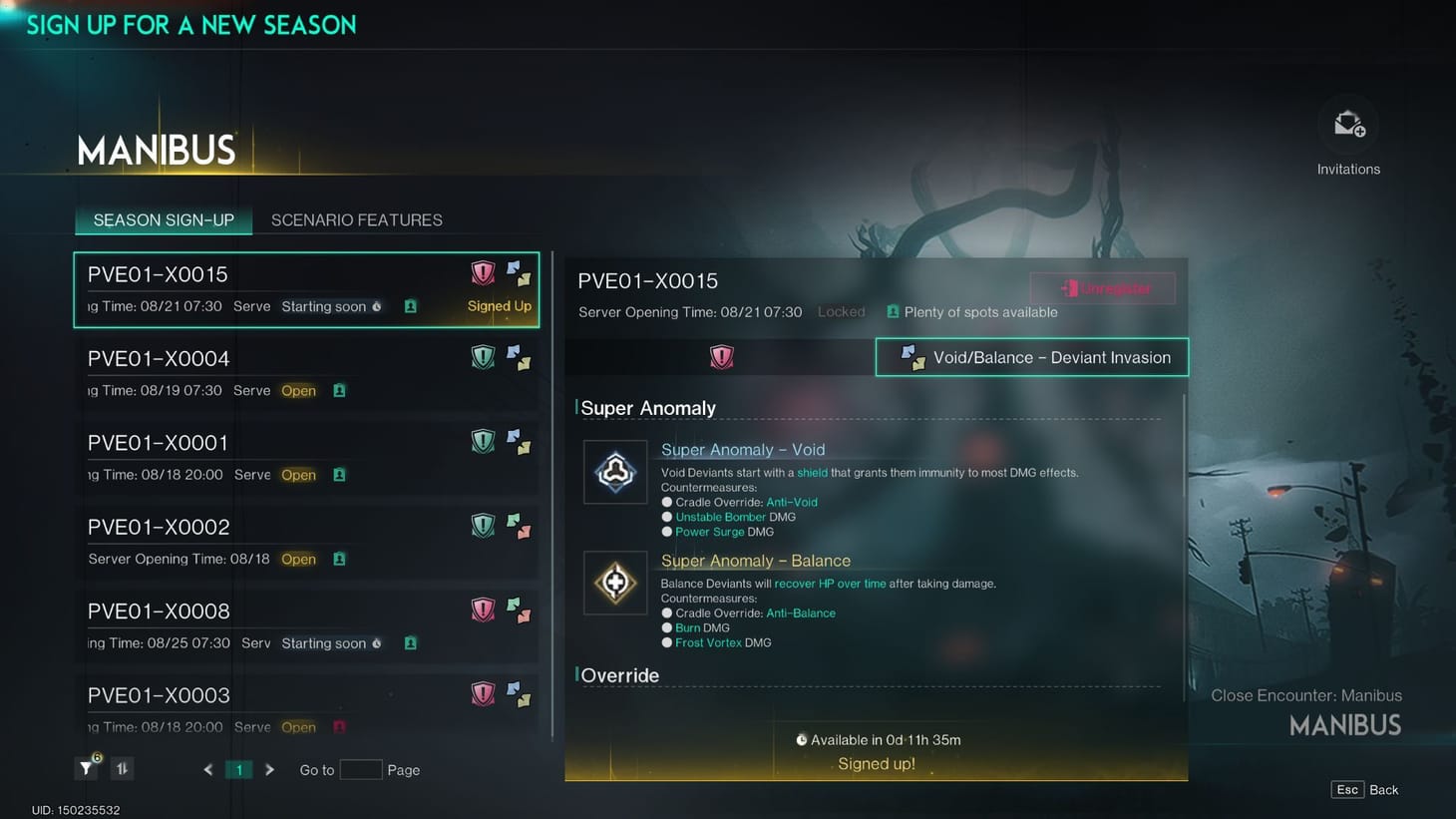Click the pink book icon beside PVE01-X0003's Open status
The height and width of the screenshot is (819, 1456).
338,727
